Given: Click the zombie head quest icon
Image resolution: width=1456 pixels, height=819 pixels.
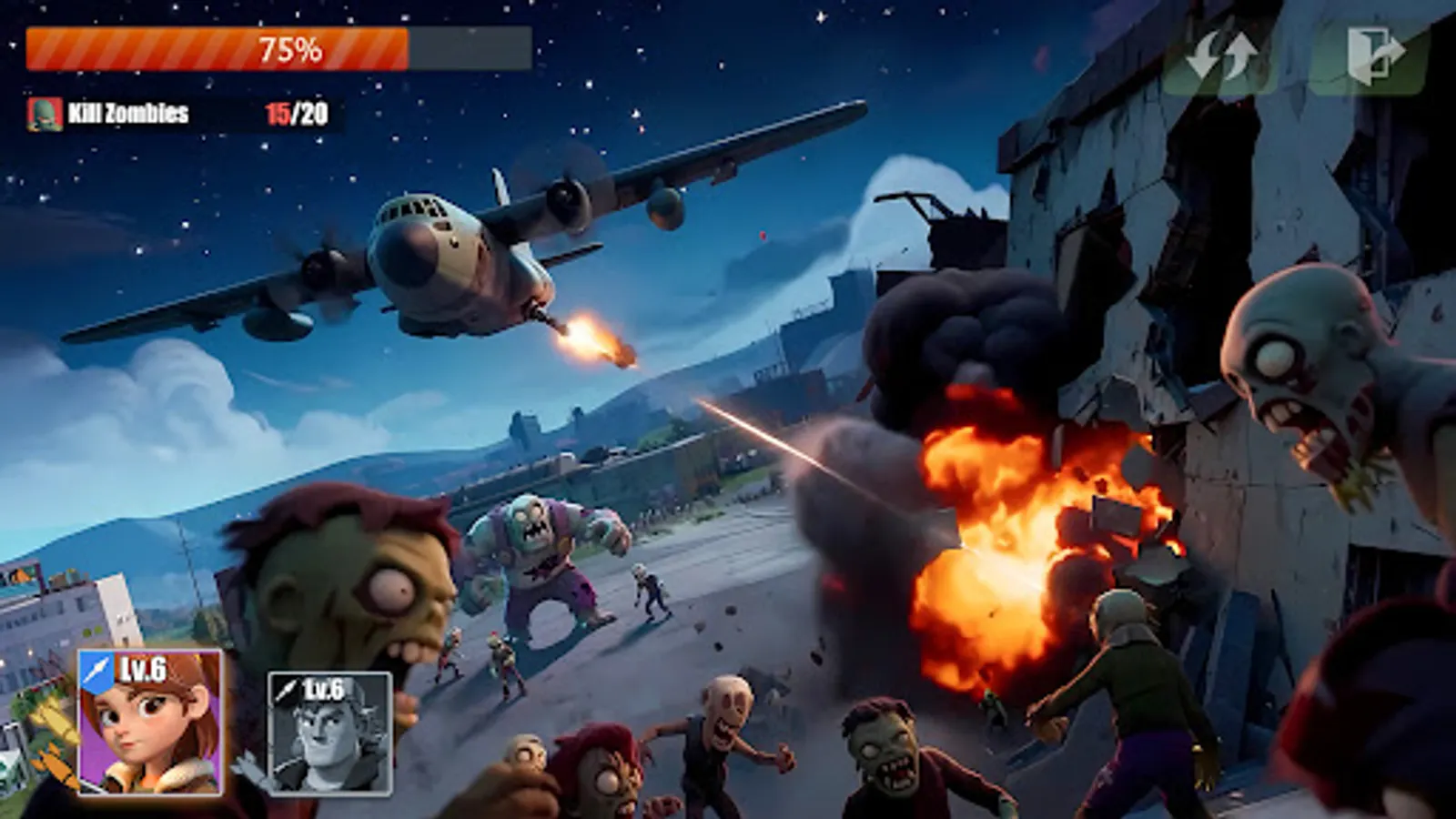Looking at the screenshot, I should (x=45, y=114).
